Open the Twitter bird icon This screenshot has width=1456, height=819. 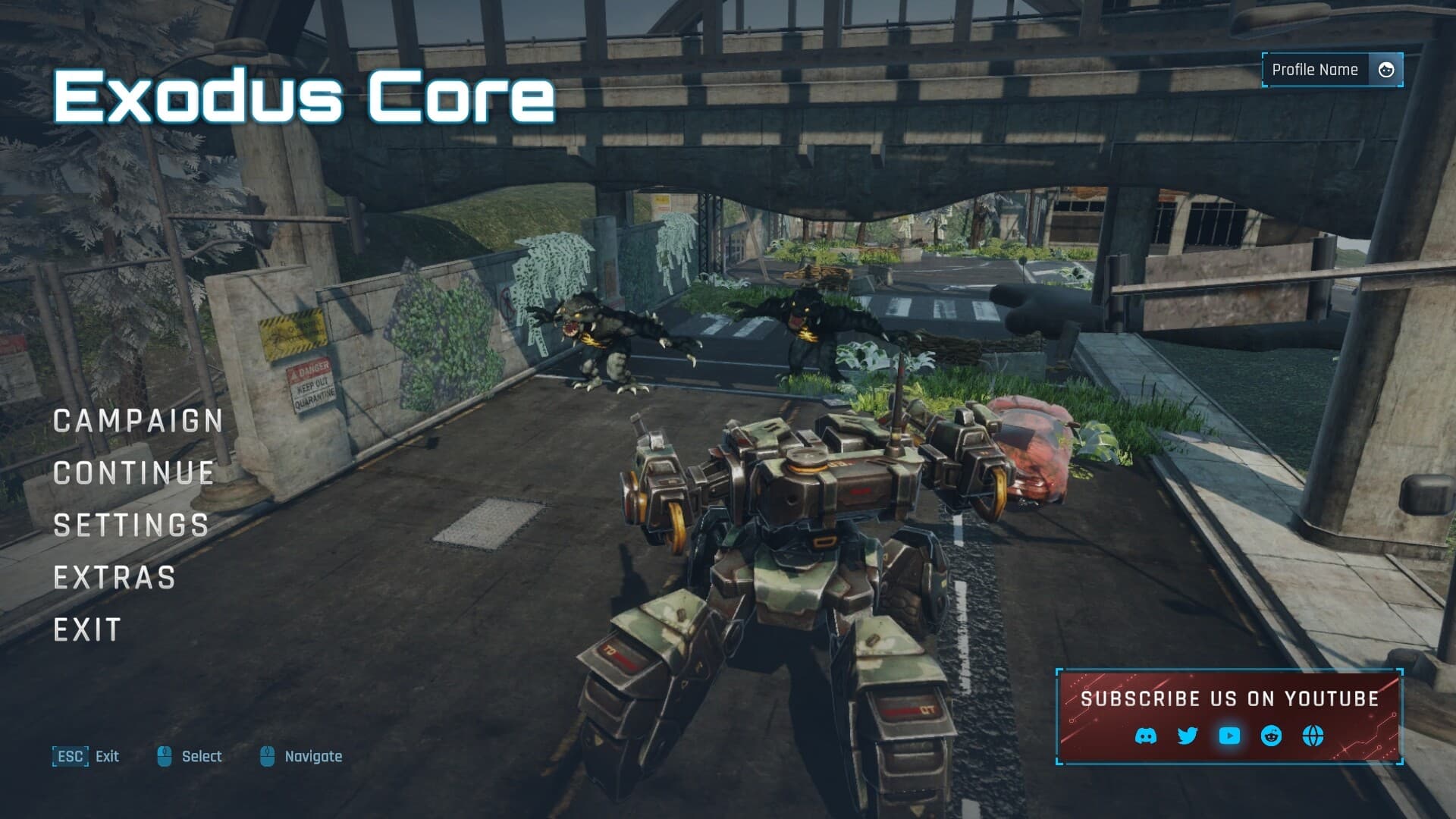point(1187,735)
